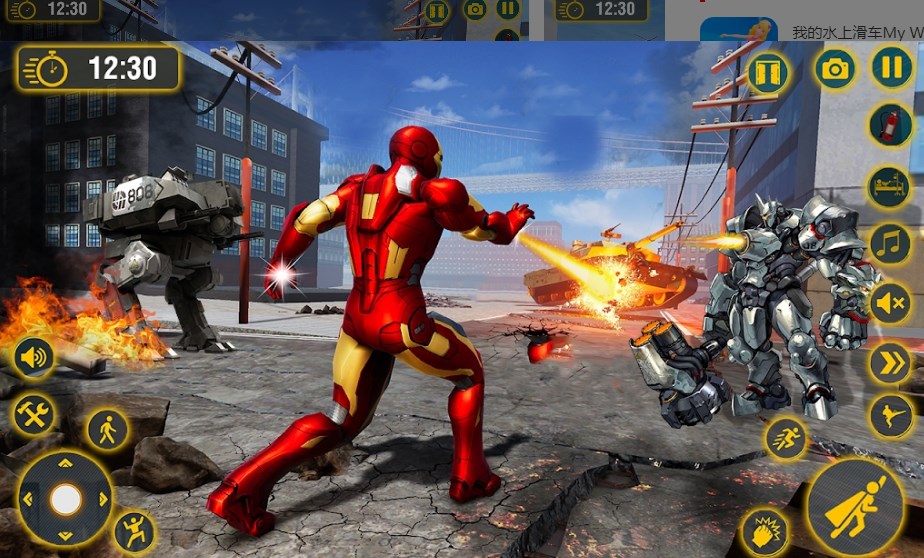Tap the joystick's left arrow
This screenshot has width=924, height=558.
[x=29, y=499]
